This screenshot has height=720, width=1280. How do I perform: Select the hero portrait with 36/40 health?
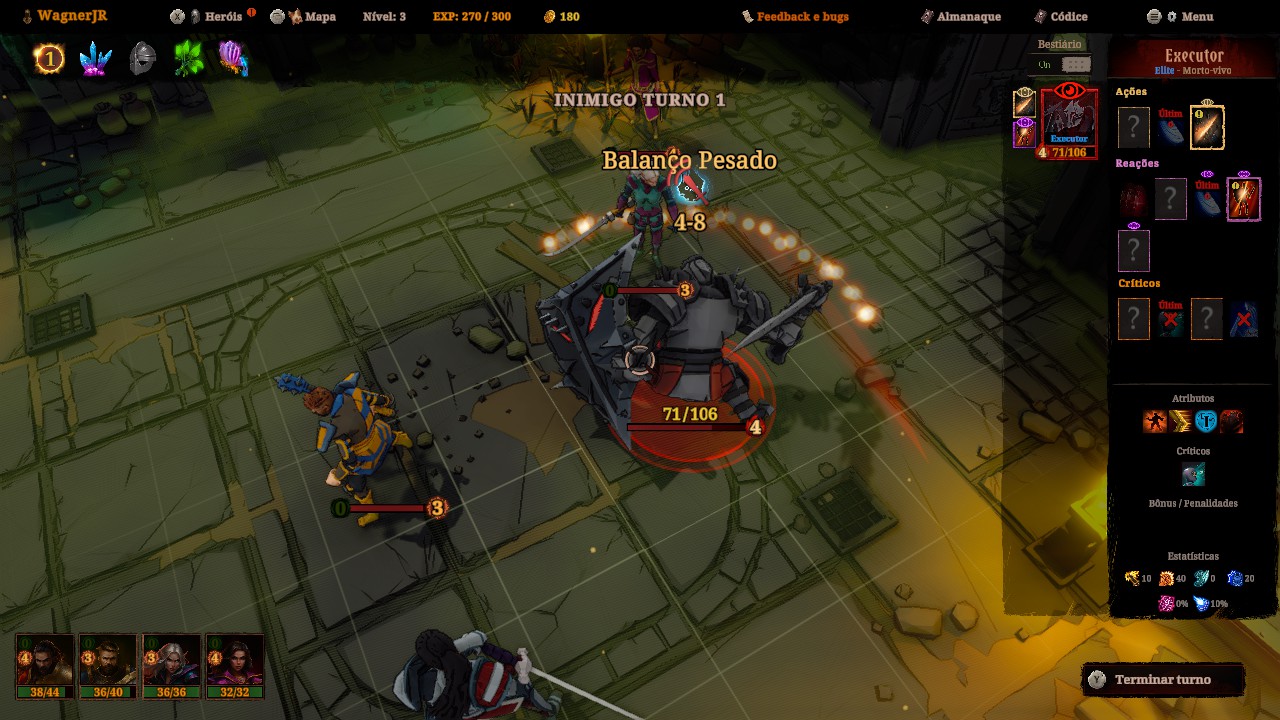pos(108,665)
